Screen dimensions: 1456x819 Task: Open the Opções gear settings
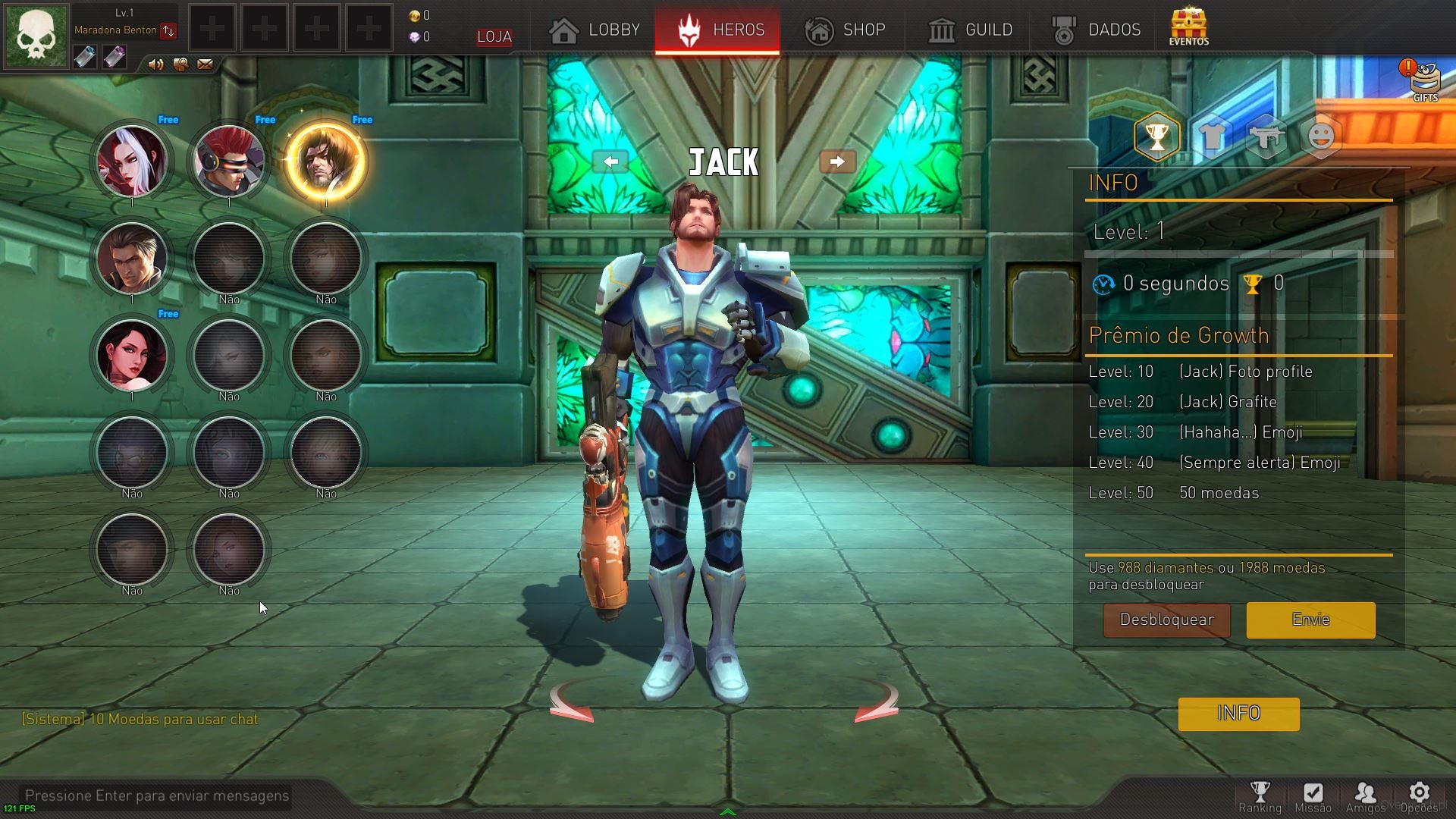pyautogui.click(x=1419, y=797)
